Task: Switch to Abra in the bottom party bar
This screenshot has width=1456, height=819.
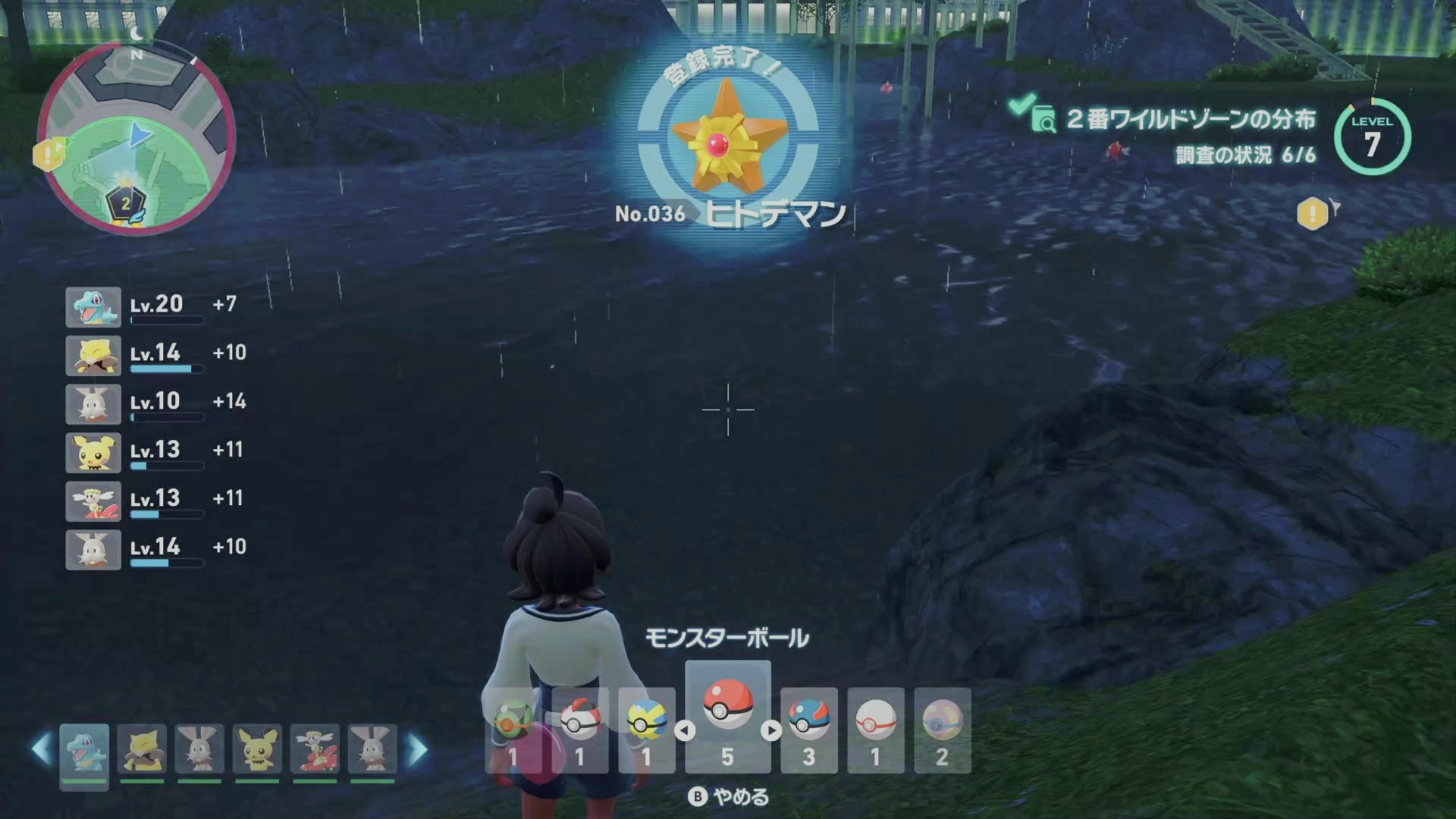Action: [x=142, y=752]
